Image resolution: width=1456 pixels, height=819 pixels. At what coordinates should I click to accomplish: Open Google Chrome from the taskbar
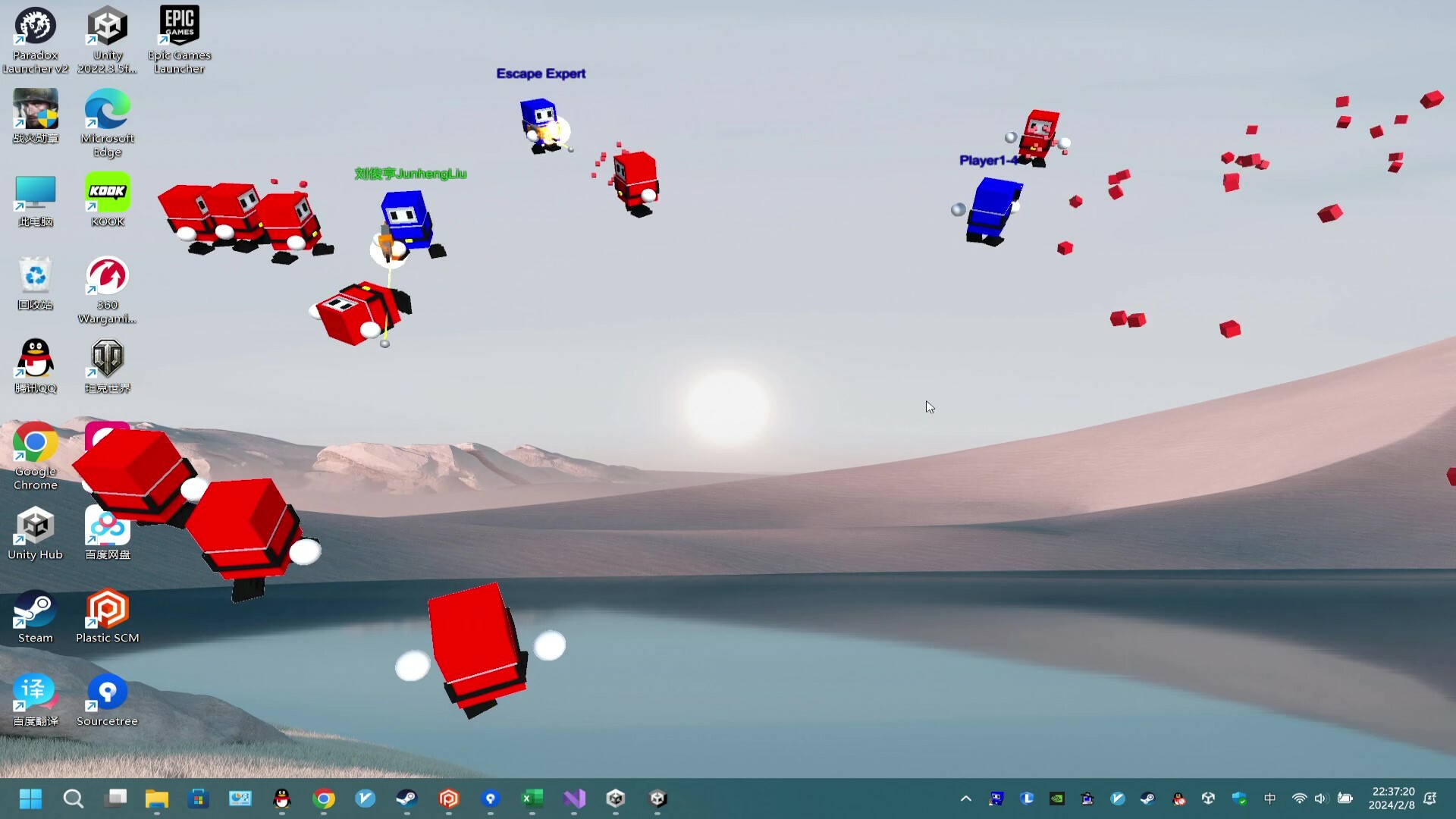324,799
